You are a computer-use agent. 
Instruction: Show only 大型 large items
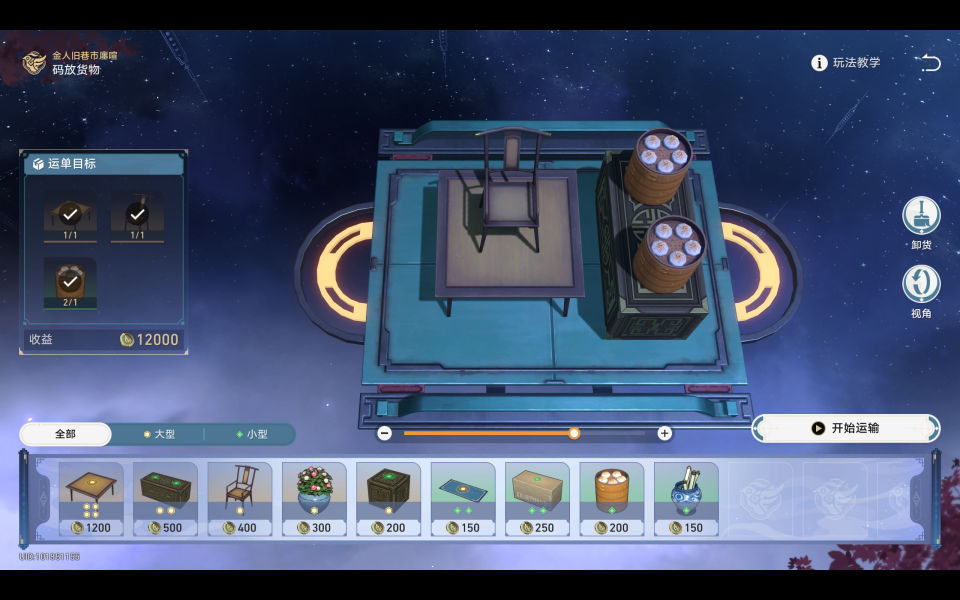pyautogui.click(x=160, y=434)
